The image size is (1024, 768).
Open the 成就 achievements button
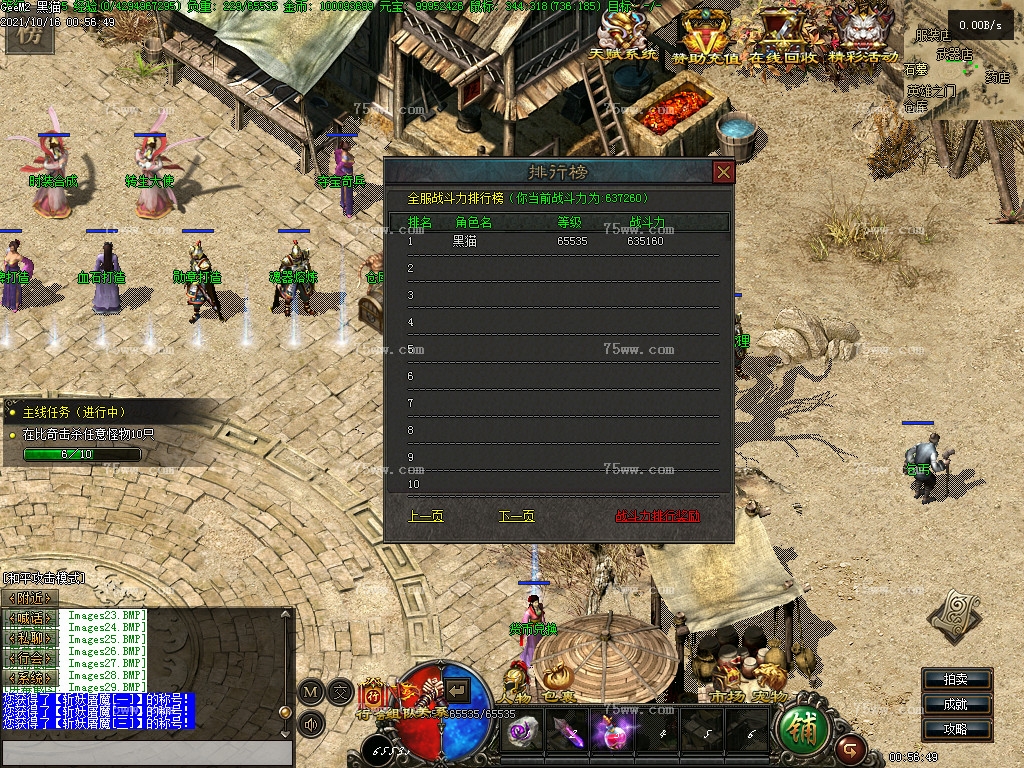[956, 704]
